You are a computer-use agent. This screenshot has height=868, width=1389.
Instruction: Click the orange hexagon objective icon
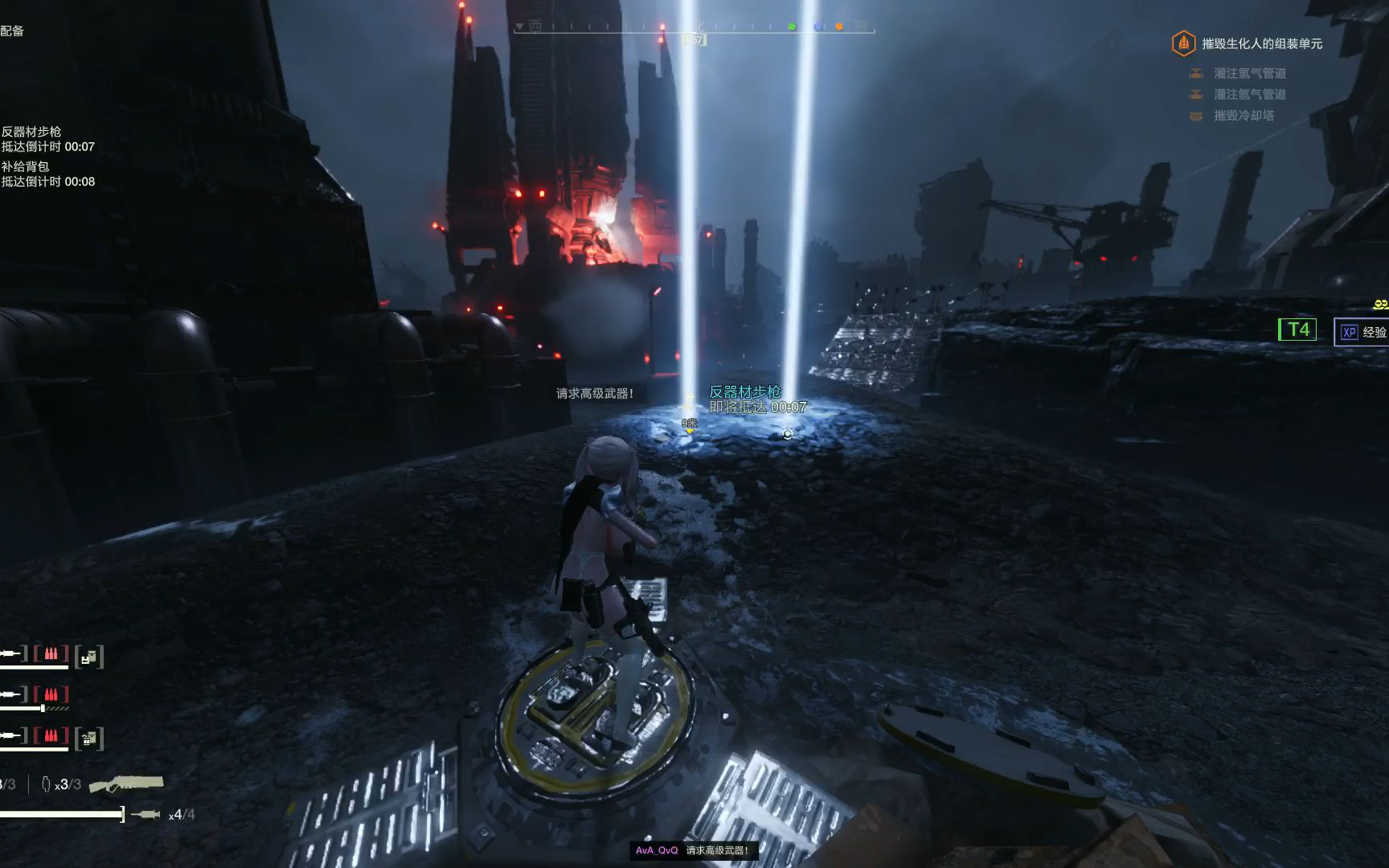click(1183, 43)
